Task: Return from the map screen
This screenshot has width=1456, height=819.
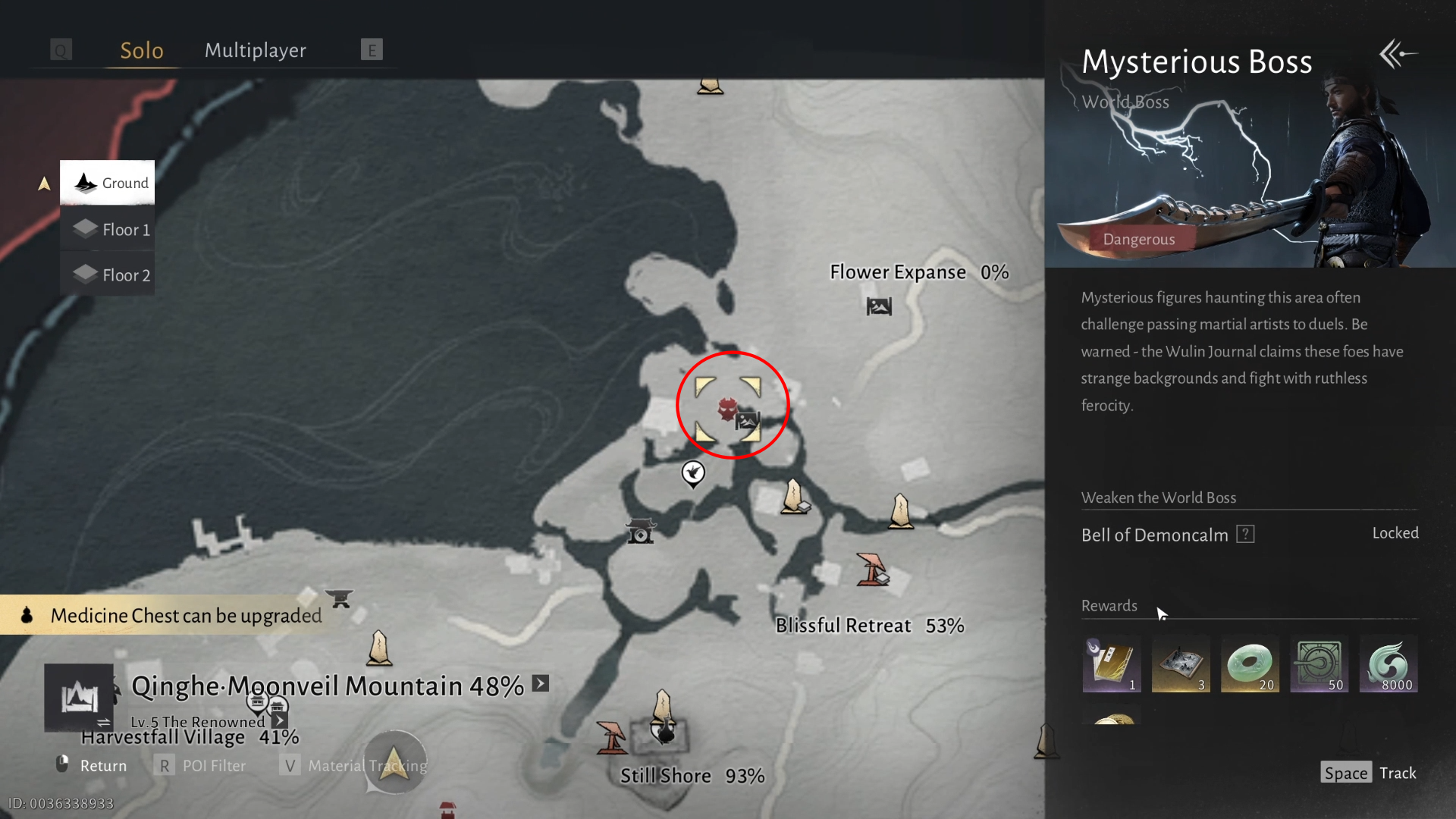Action: (91, 766)
